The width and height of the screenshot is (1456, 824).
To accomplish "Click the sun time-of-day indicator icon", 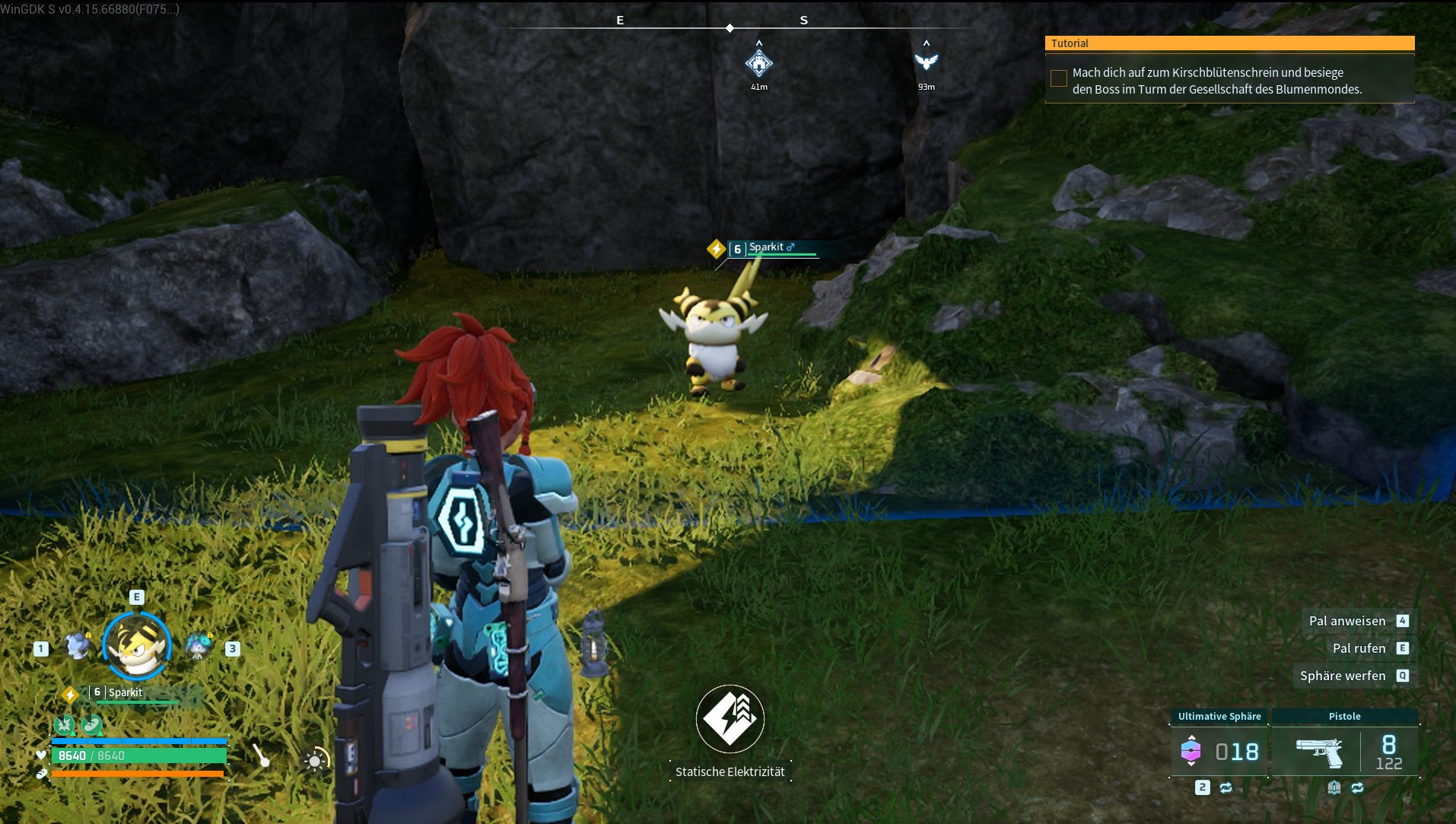I will click(x=316, y=759).
